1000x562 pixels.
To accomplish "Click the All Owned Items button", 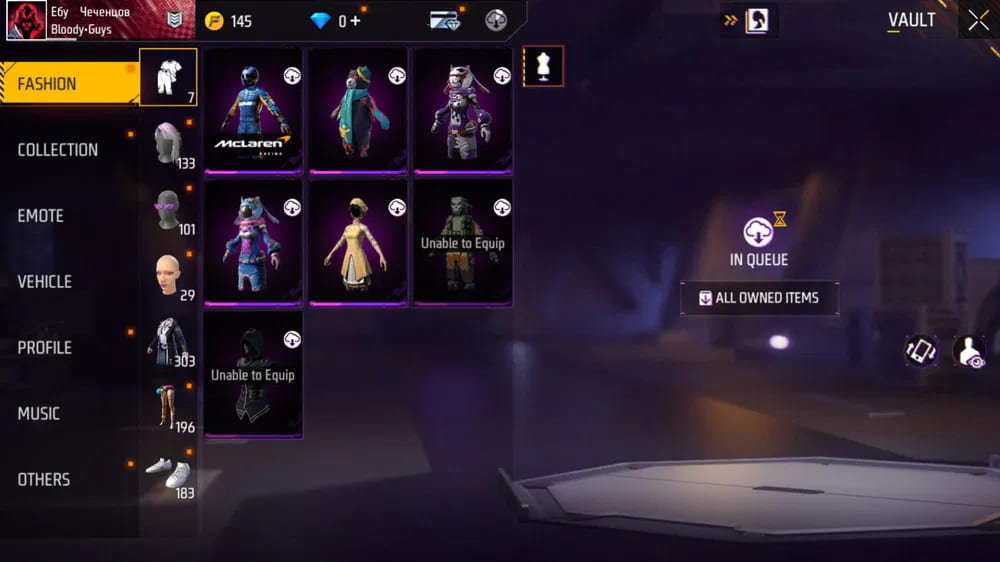I will 759,298.
